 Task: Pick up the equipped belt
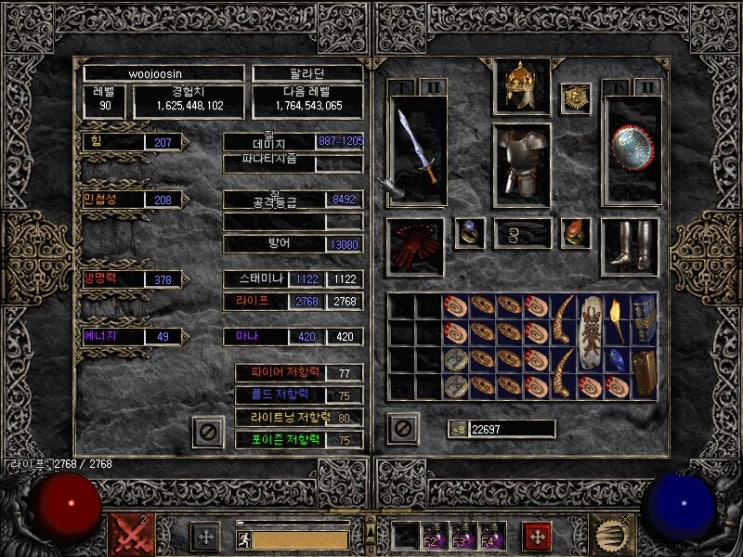click(x=521, y=234)
